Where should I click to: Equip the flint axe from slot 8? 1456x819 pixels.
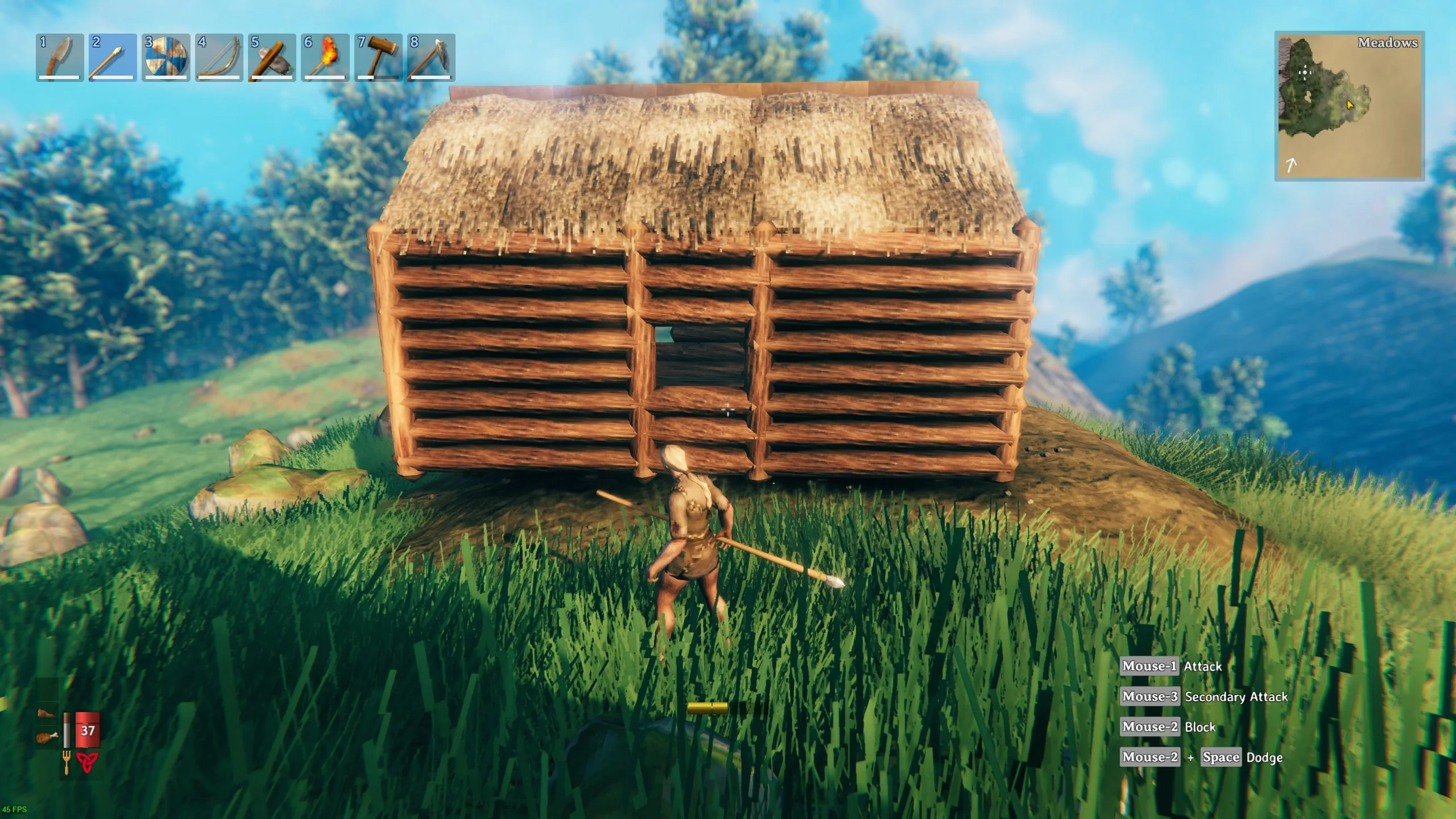pos(431,57)
